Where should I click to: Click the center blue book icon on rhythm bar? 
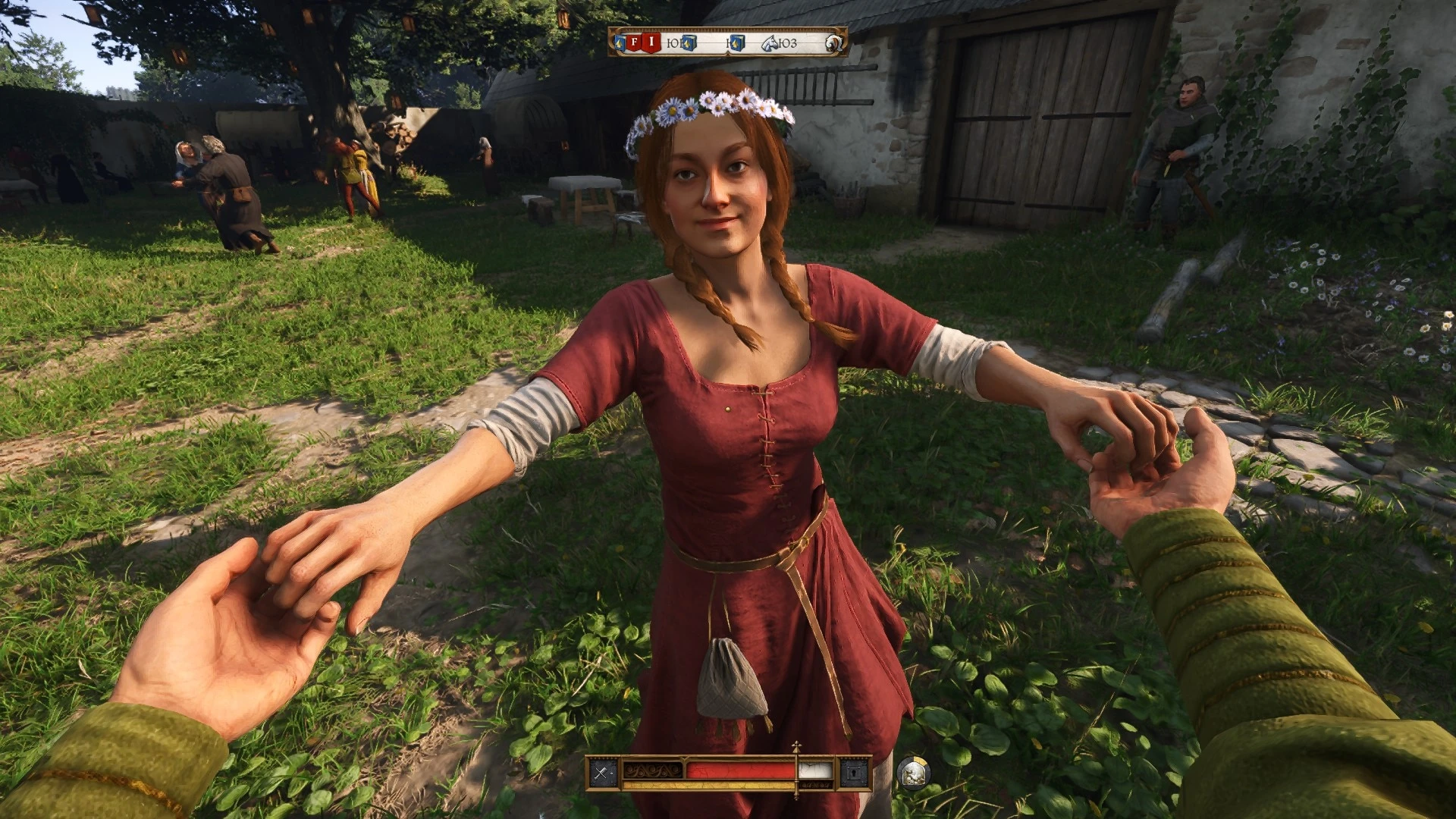688,43
